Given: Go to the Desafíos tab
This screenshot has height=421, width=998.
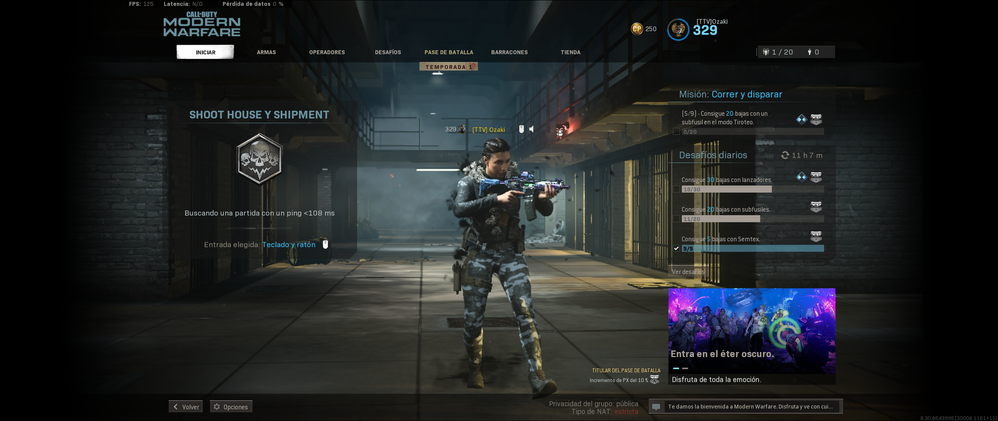Looking at the screenshot, I should [388, 52].
